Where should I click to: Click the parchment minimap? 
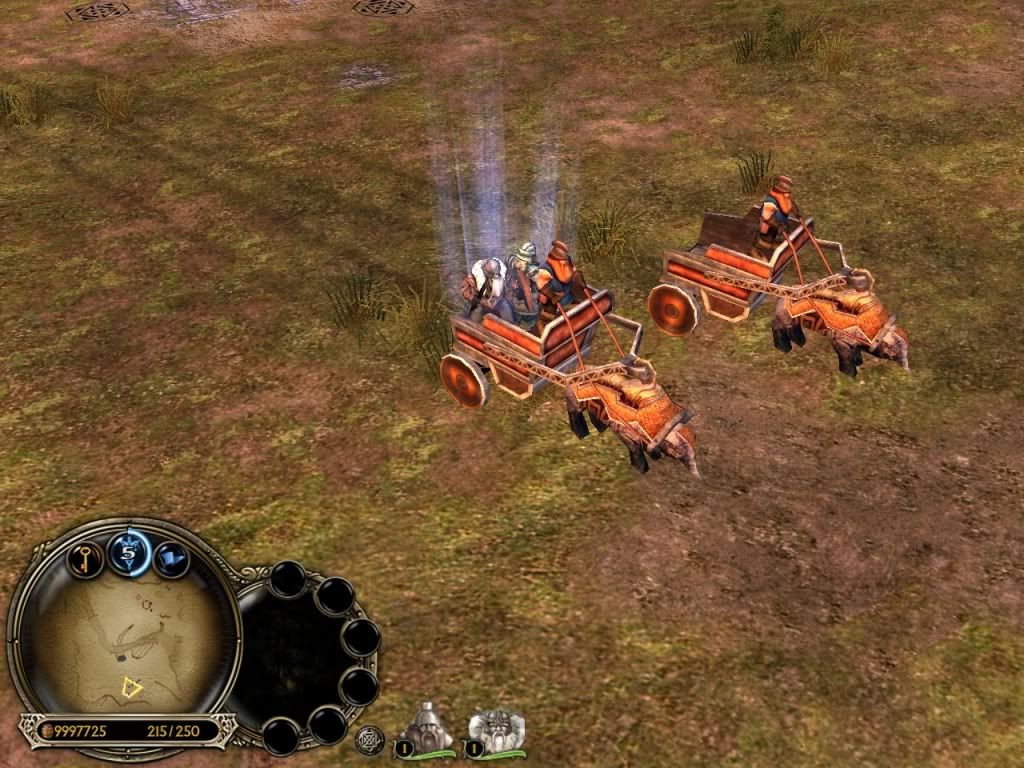click(x=125, y=639)
